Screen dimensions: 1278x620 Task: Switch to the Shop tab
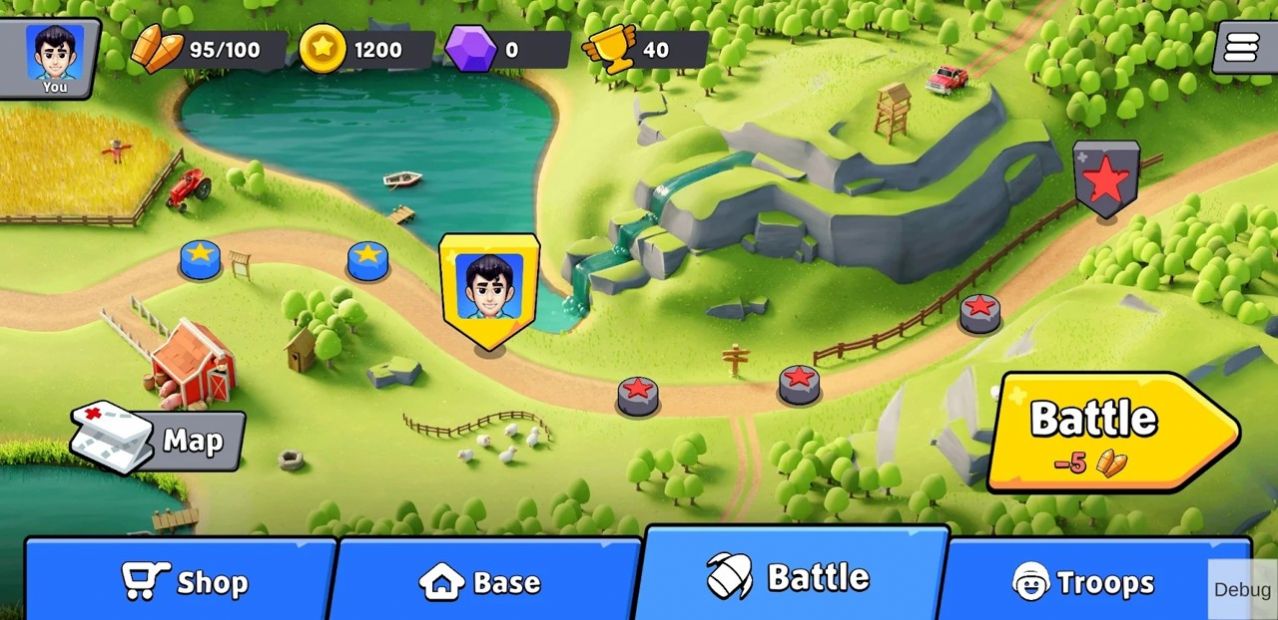tap(183, 581)
